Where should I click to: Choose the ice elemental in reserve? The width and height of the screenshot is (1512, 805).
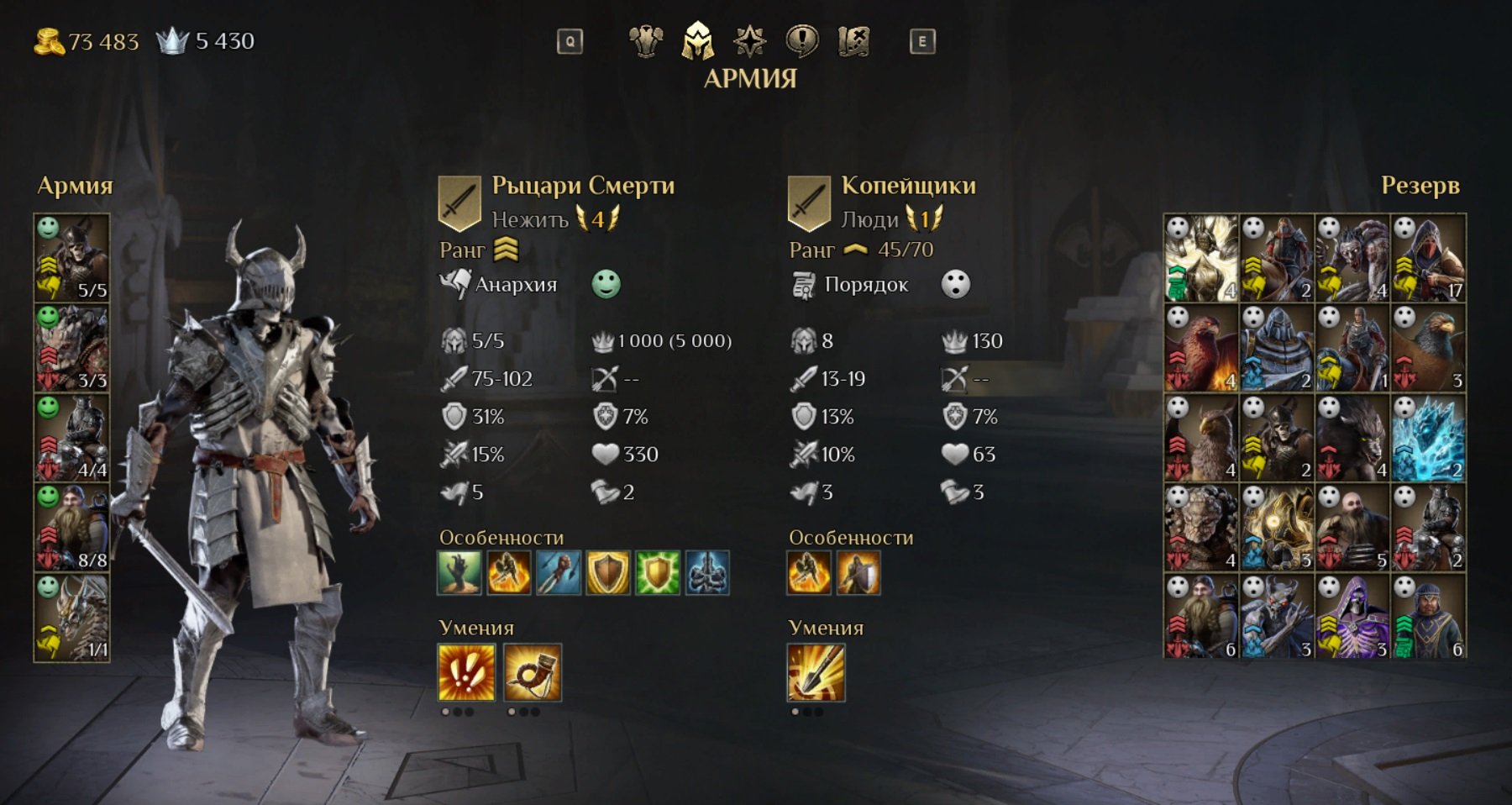(1428, 438)
